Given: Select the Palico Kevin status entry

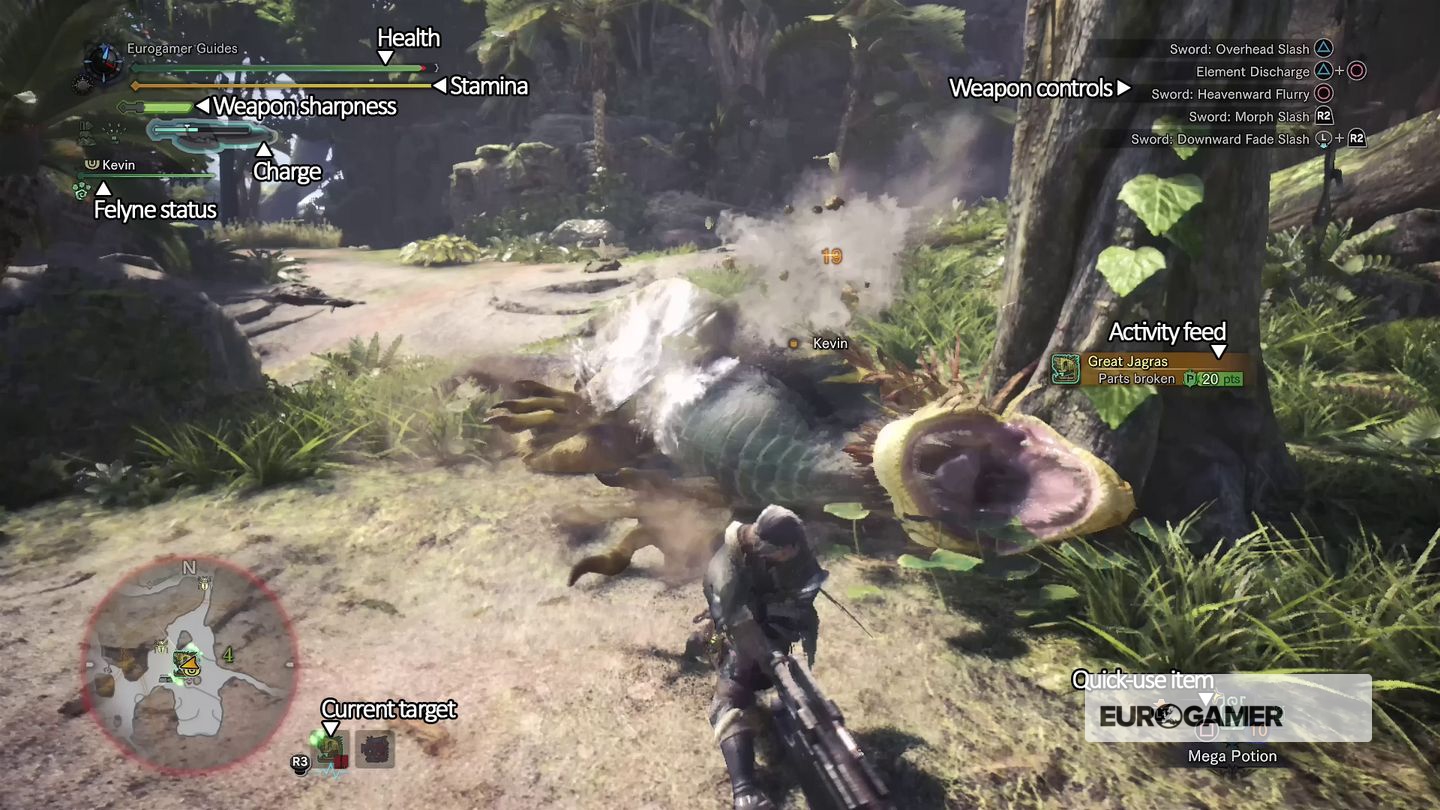Looking at the screenshot, I should pos(117,165).
